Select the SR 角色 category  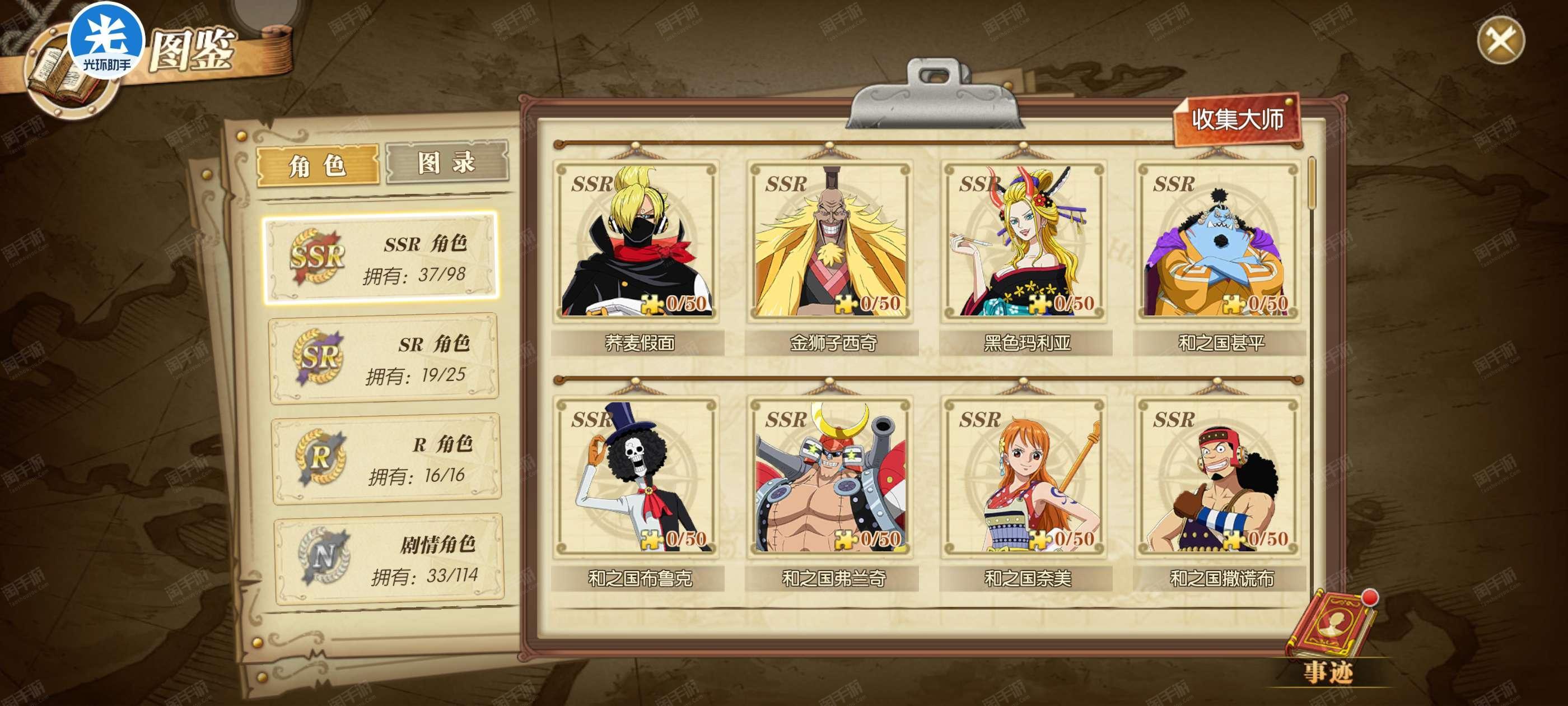tap(384, 358)
